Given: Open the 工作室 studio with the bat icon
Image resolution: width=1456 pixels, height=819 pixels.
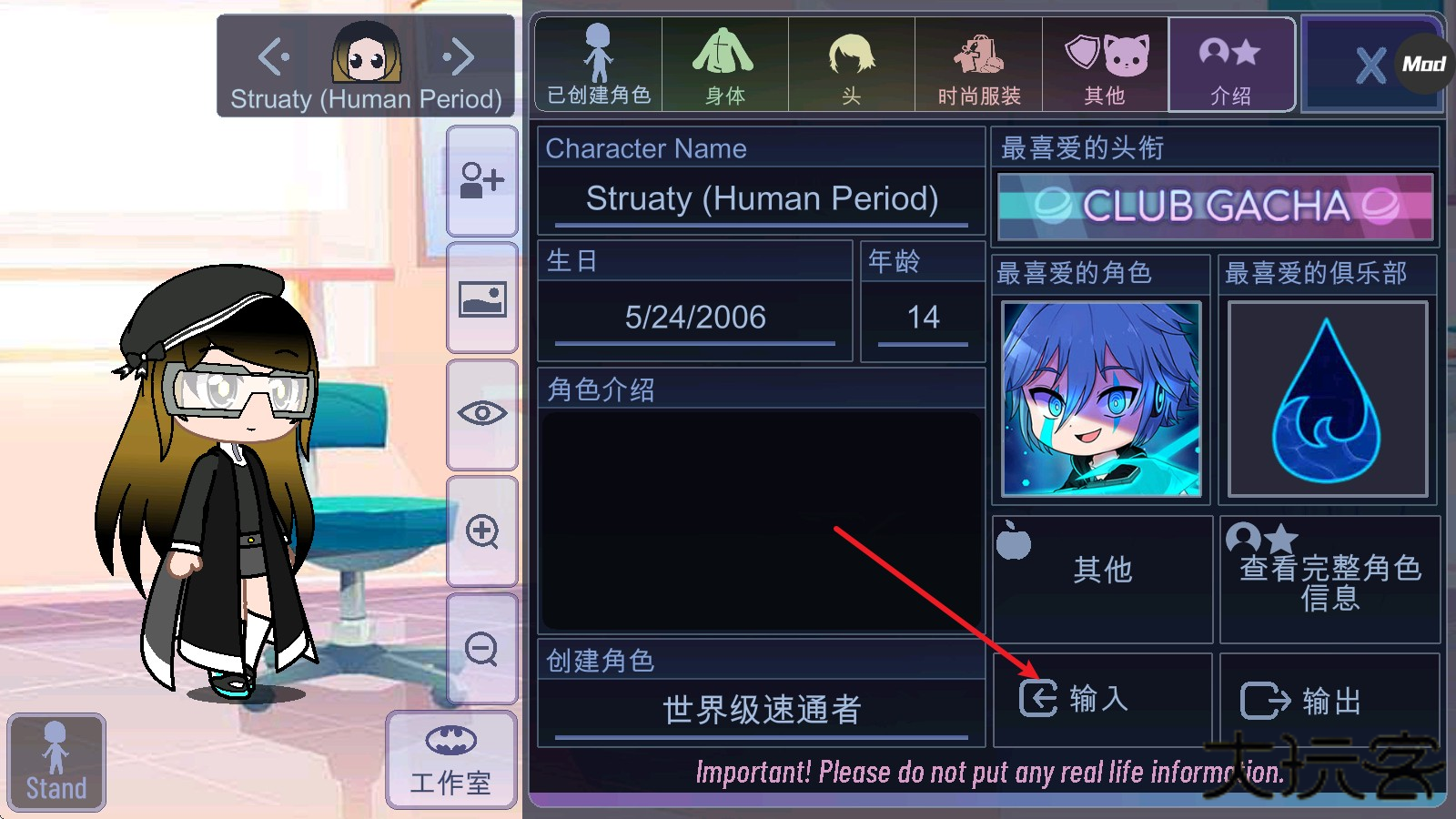Looking at the screenshot, I should point(450,760).
